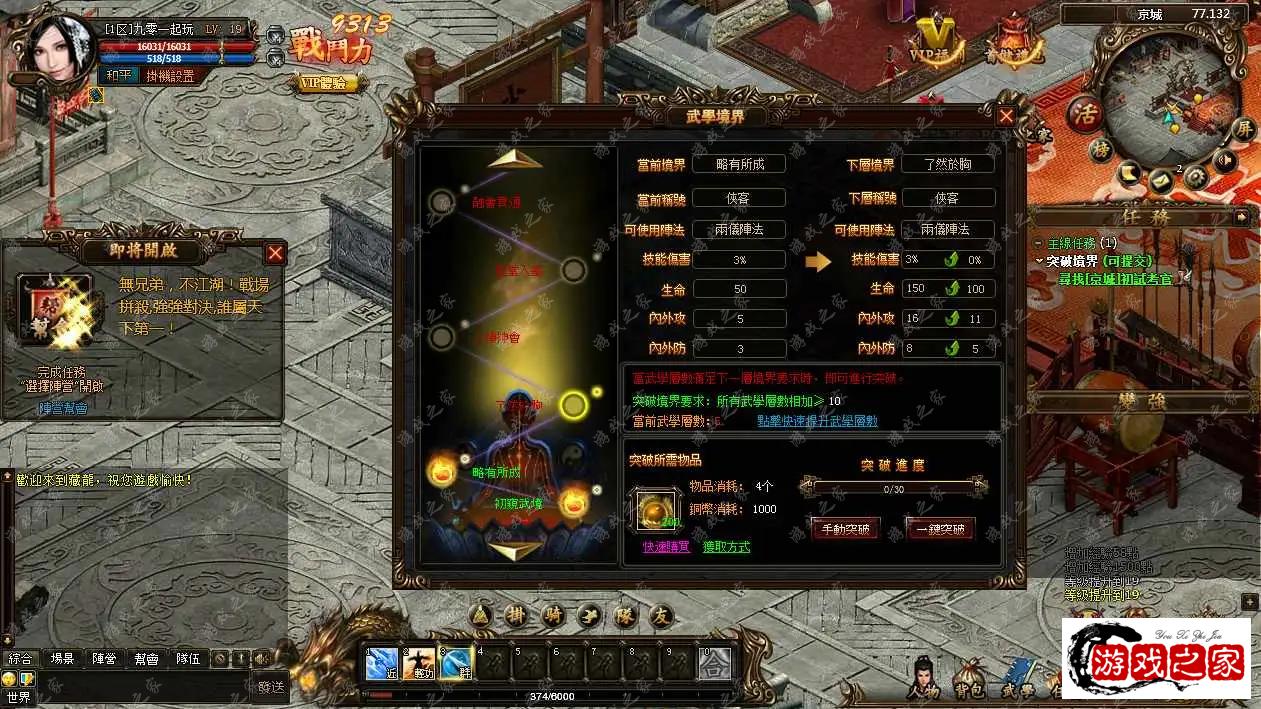Click the 手動突破 button
This screenshot has width=1261, height=709.
pyautogui.click(x=845, y=529)
